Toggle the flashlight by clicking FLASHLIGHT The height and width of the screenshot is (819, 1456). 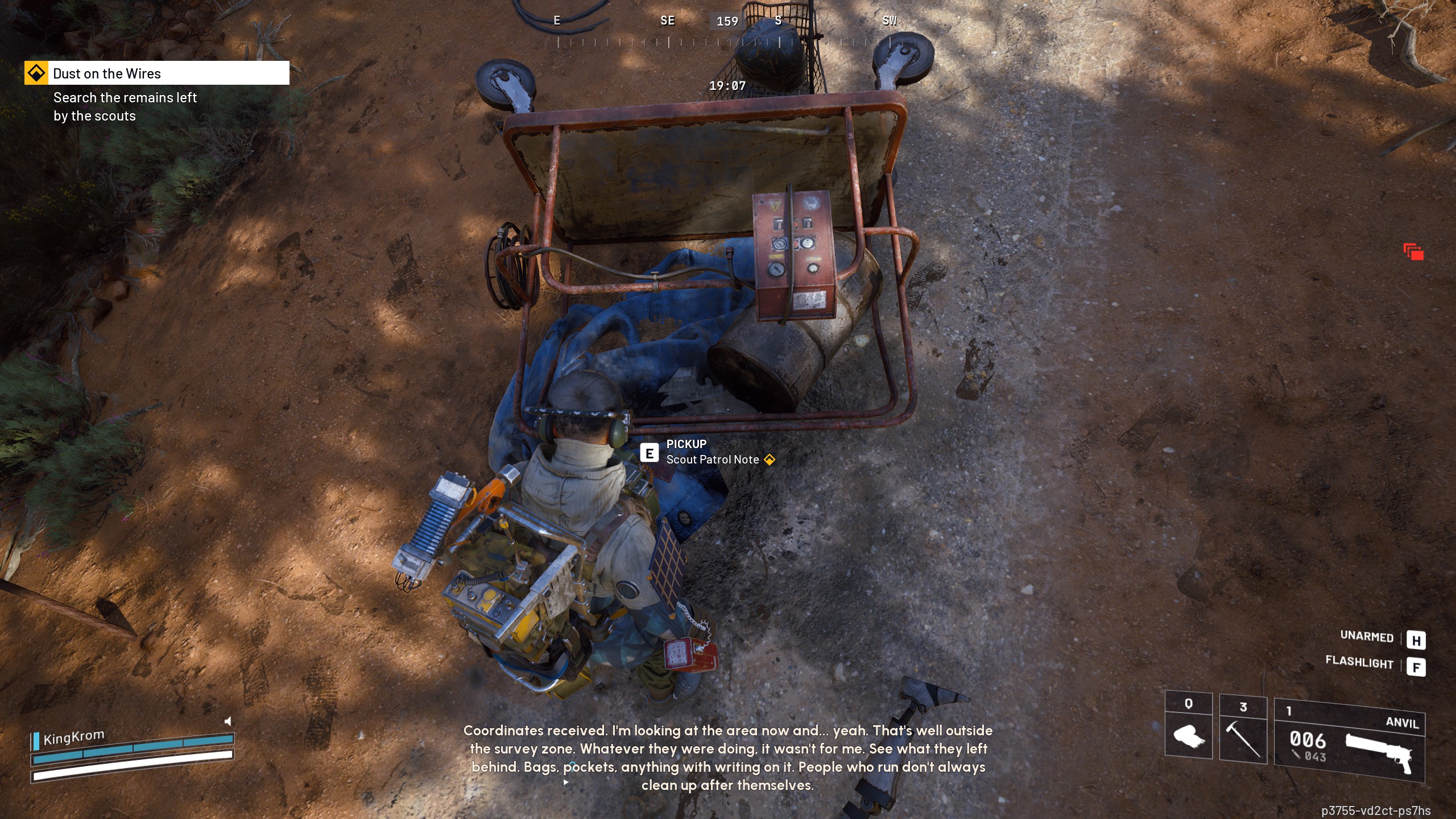point(1359,664)
